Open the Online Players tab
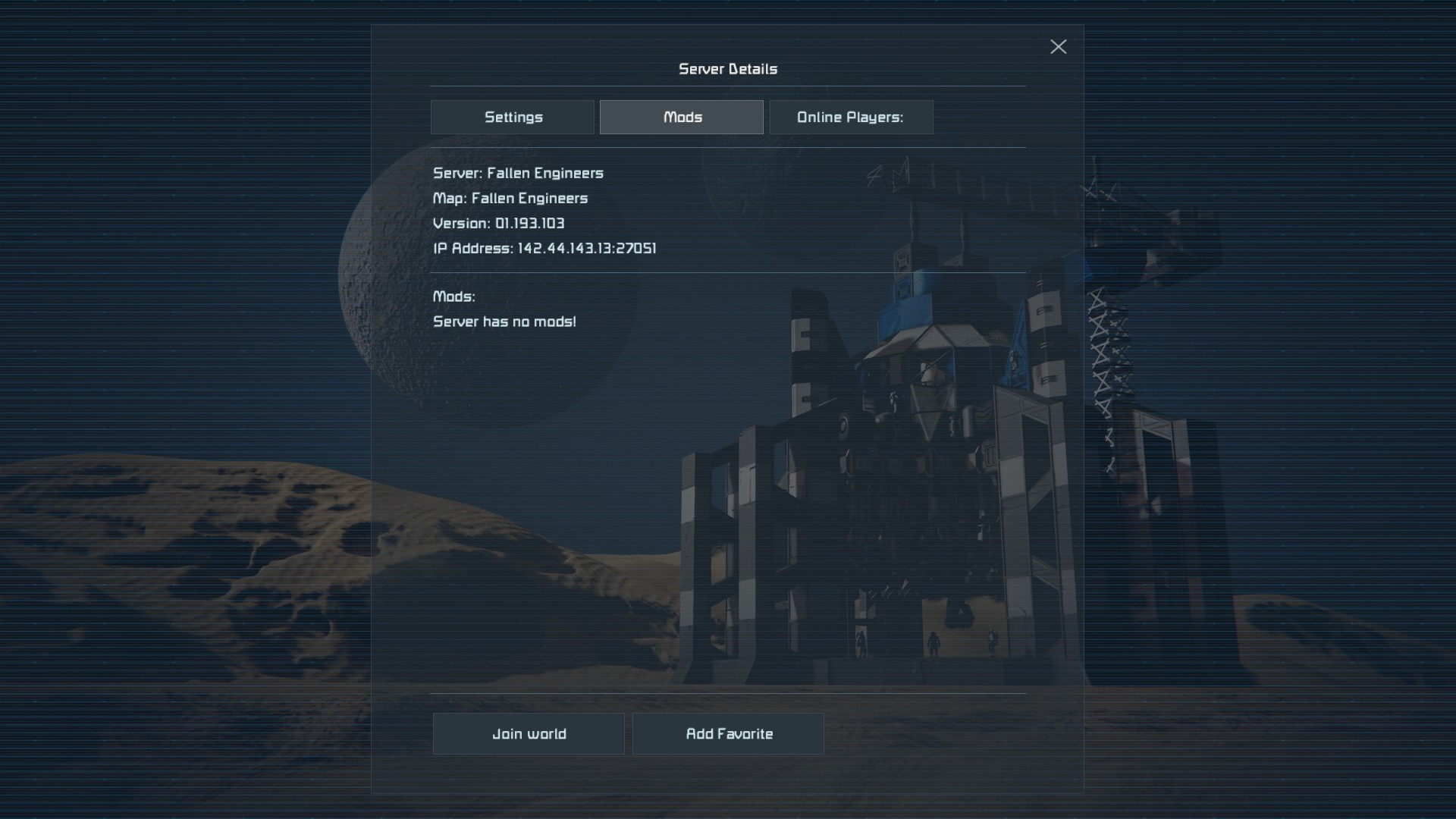Viewport: 1456px width, 819px height. (851, 118)
